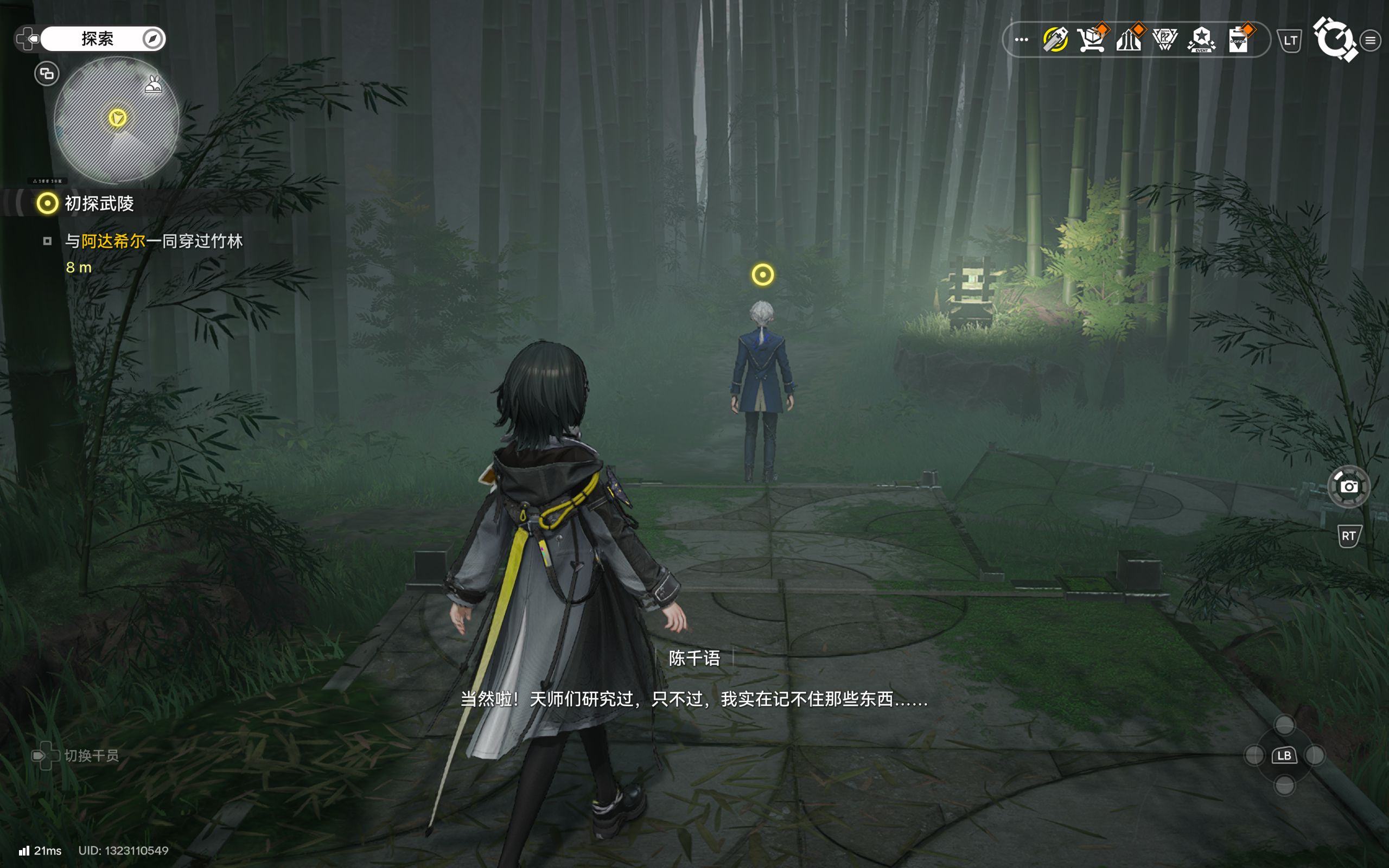This screenshot has width=1389, height=868.
Task: Select the rabbit marker on the minimap
Action: point(153,86)
